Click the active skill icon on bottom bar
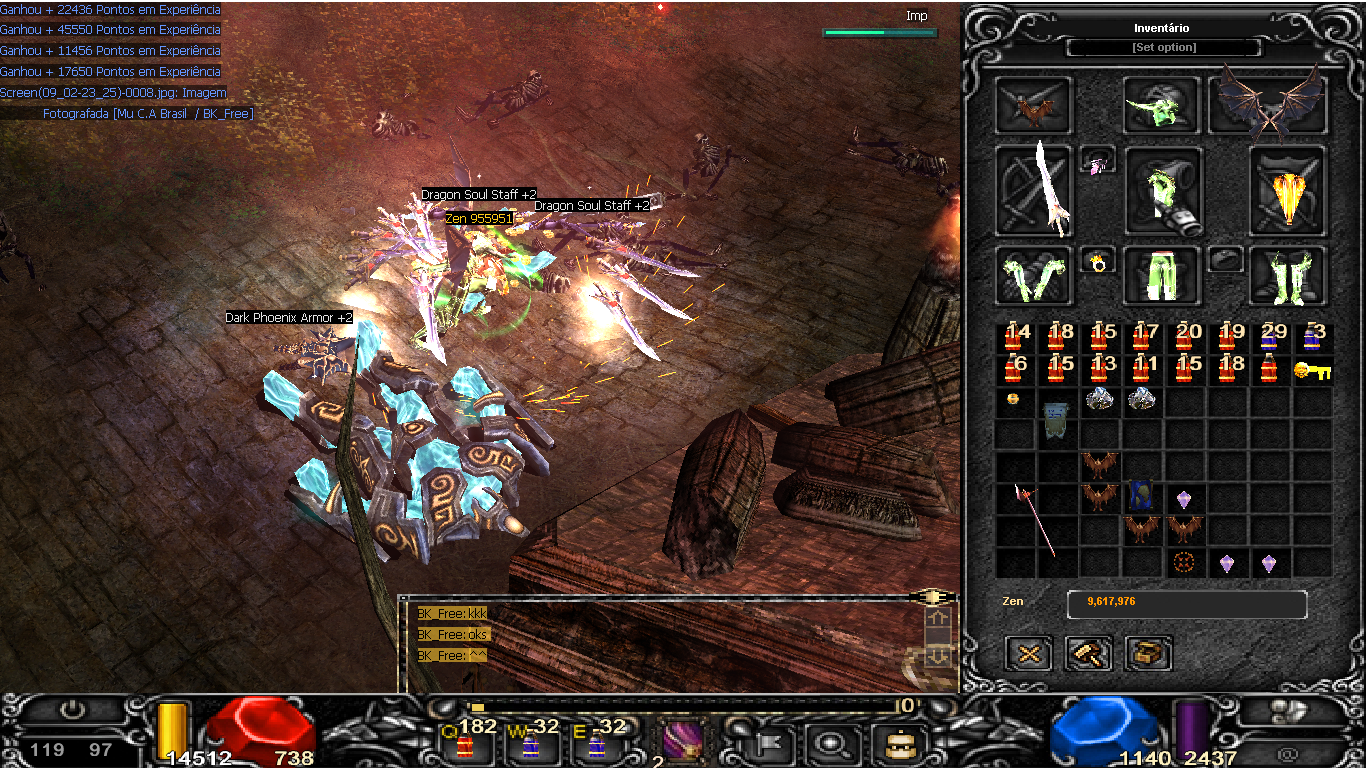 point(684,742)
